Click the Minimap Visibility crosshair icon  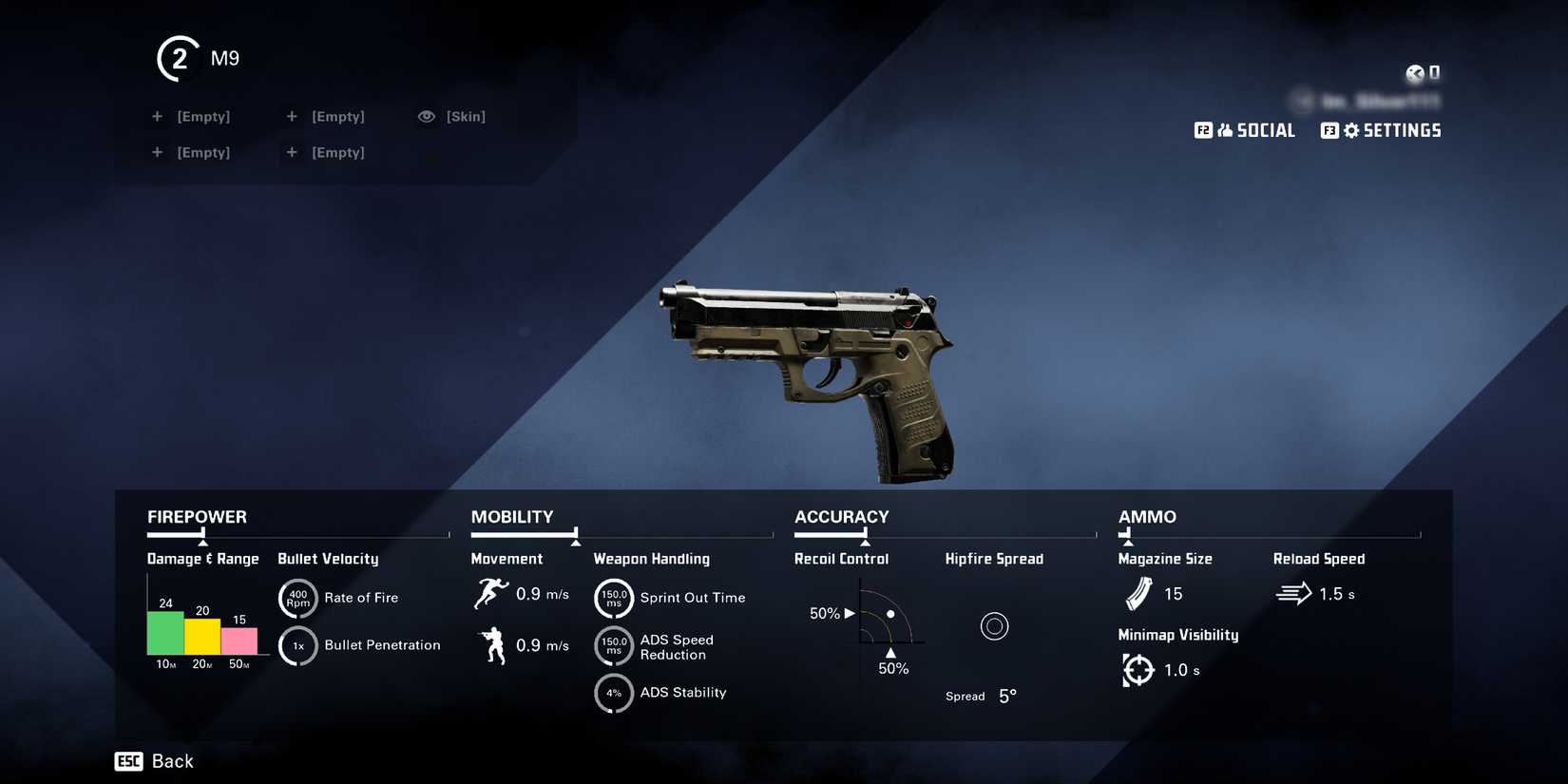(1137, 669)
